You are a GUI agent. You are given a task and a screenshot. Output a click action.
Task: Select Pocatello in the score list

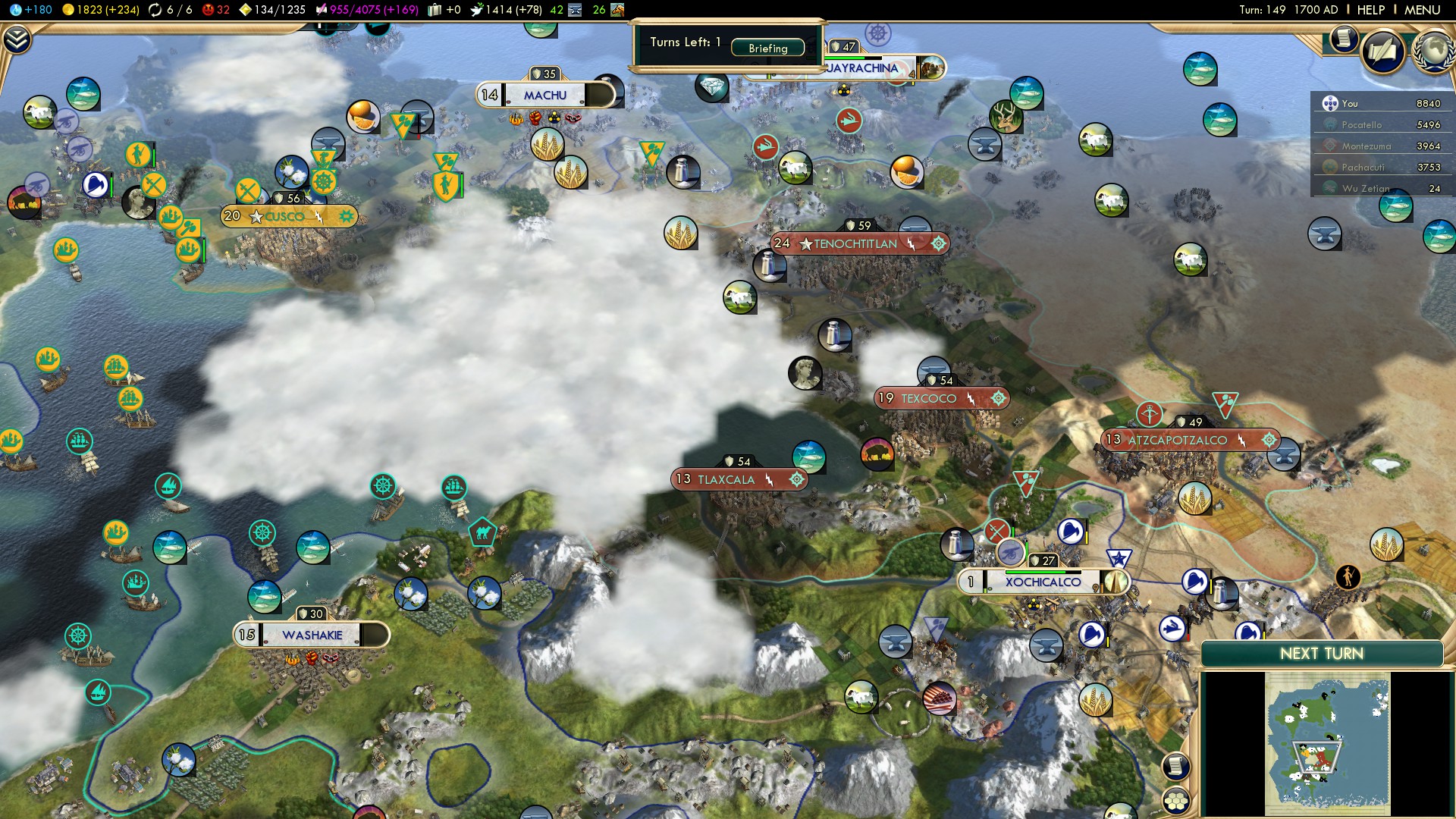click(x=1362, y=125)
